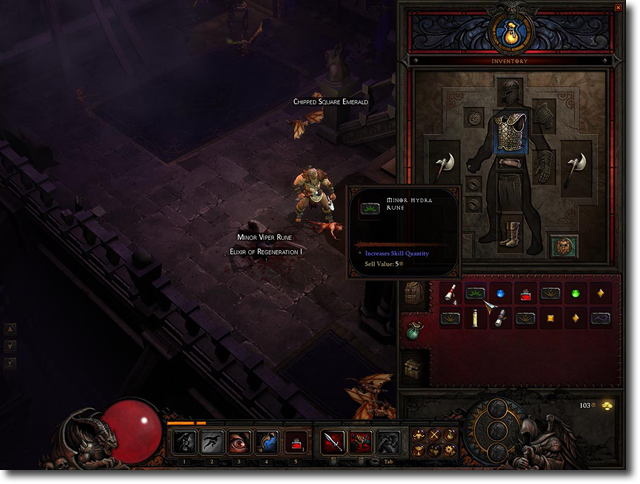
Task: Open the backpack bag tab
Action: click(415, 293)
